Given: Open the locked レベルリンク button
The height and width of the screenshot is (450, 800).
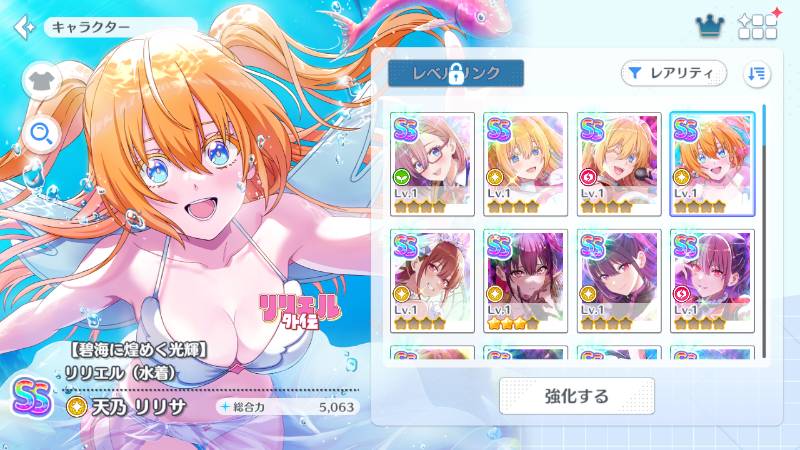Looking at the screenshot, I should pyautogui.click(x=455, y=73).
